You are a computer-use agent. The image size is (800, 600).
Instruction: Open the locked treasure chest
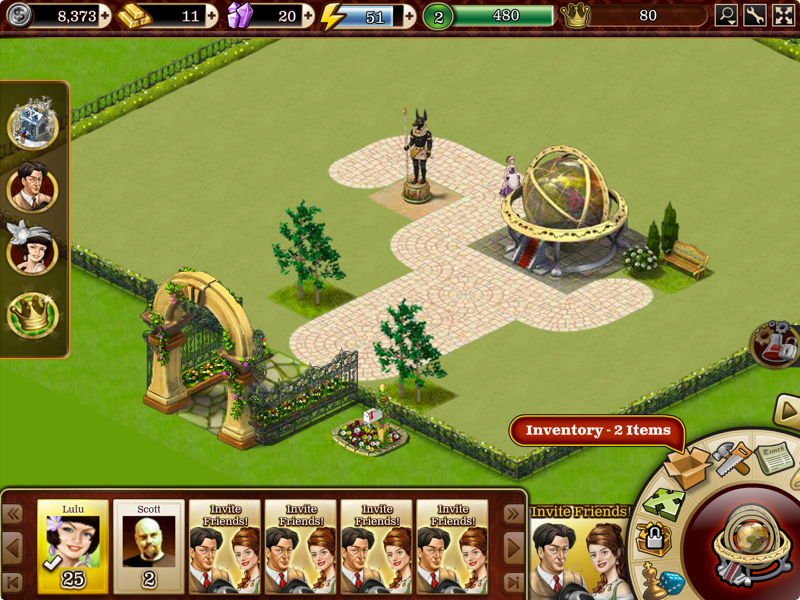click(654, 541)
